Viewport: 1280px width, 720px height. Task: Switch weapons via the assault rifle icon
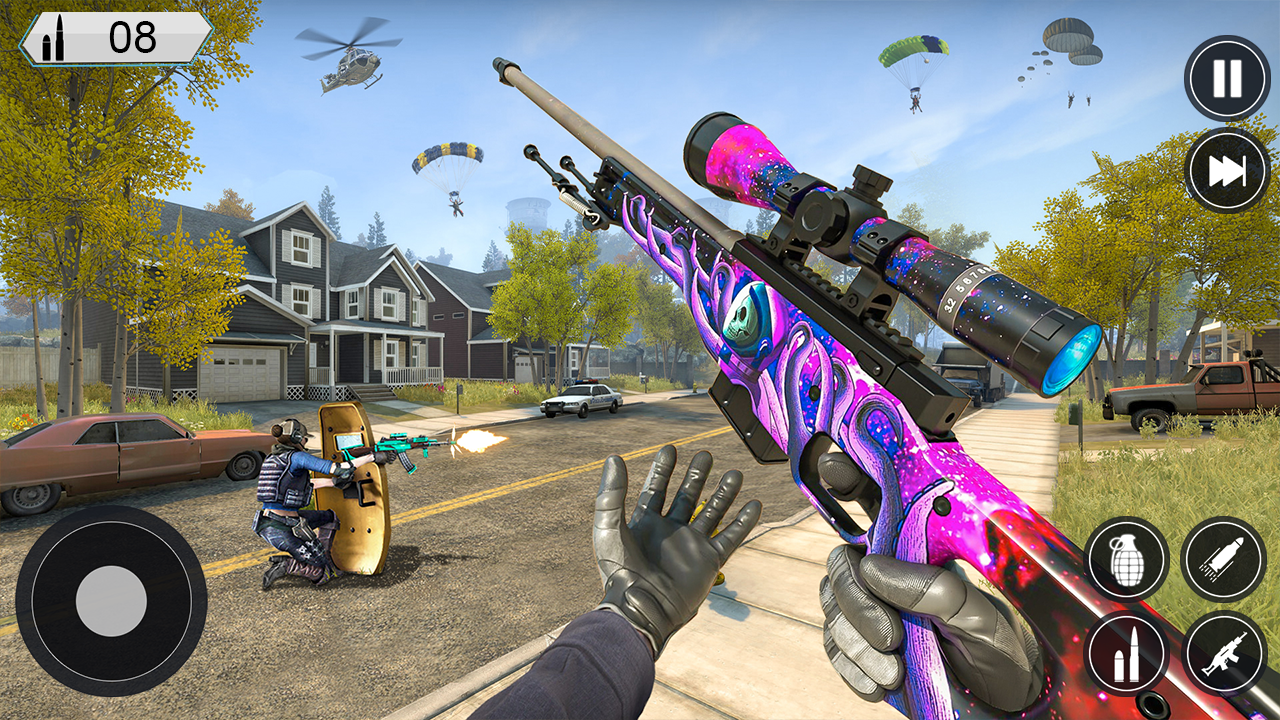click(1222, 650)
